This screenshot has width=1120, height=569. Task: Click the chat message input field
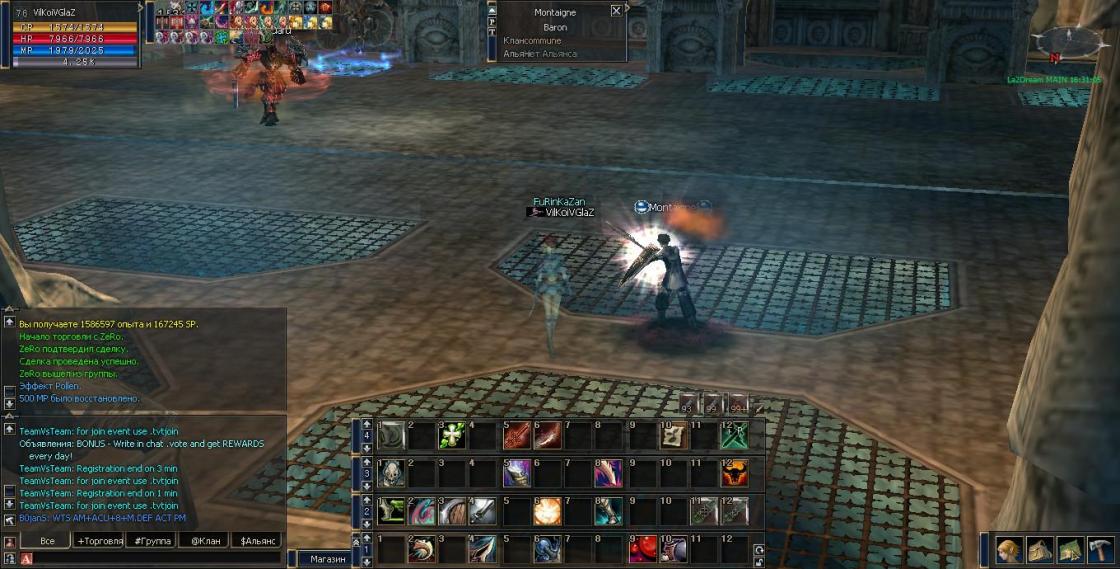coord(160,558)
